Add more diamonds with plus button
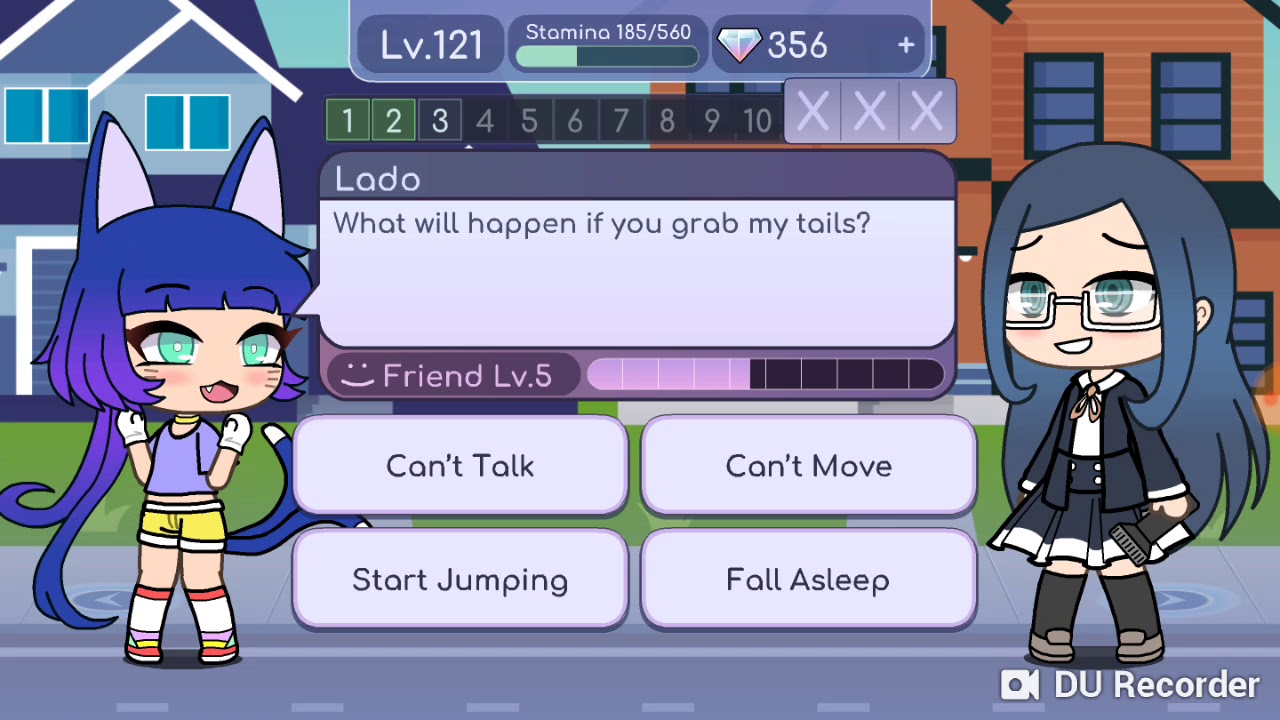 (x=906, y=45)
